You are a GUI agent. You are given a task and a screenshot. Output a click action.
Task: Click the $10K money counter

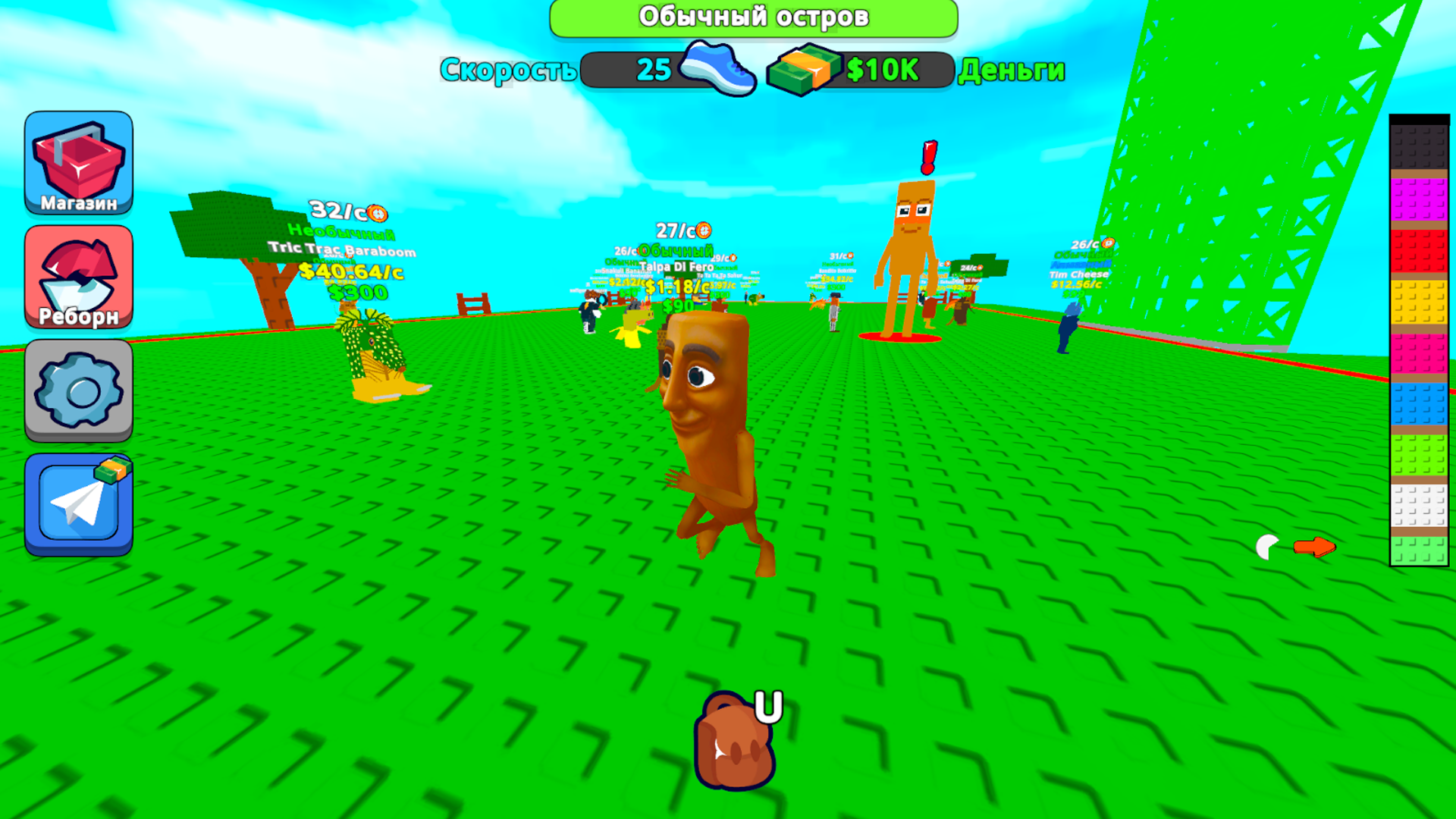coord(881,70)
